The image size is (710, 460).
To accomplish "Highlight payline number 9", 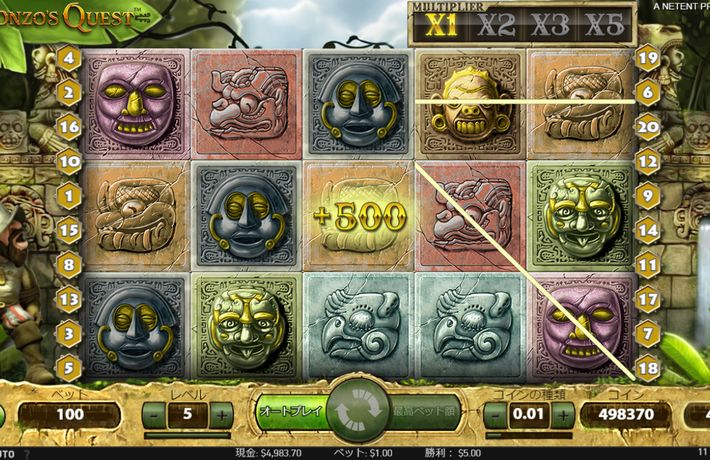I will click(647, 196).
